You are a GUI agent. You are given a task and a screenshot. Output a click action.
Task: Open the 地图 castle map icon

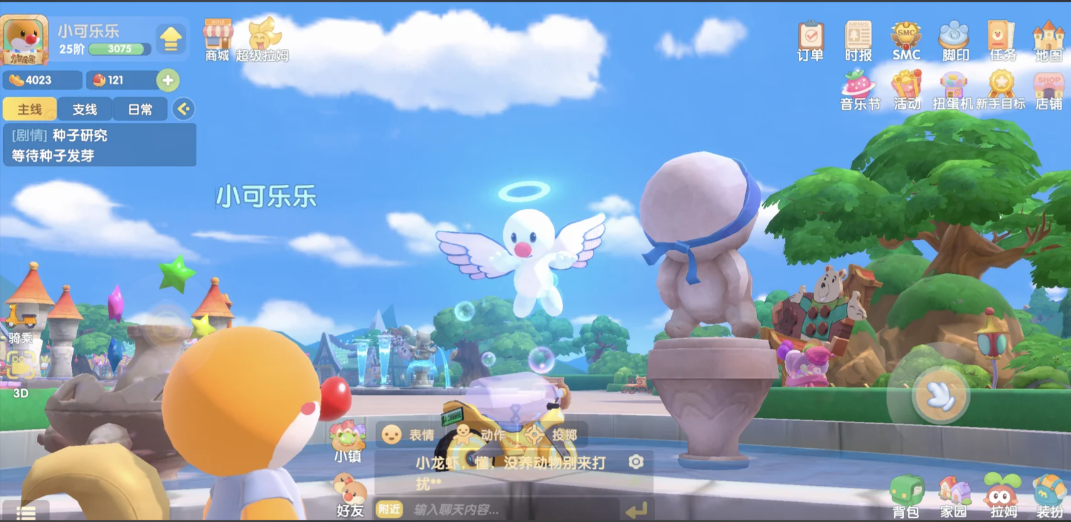1048,39
